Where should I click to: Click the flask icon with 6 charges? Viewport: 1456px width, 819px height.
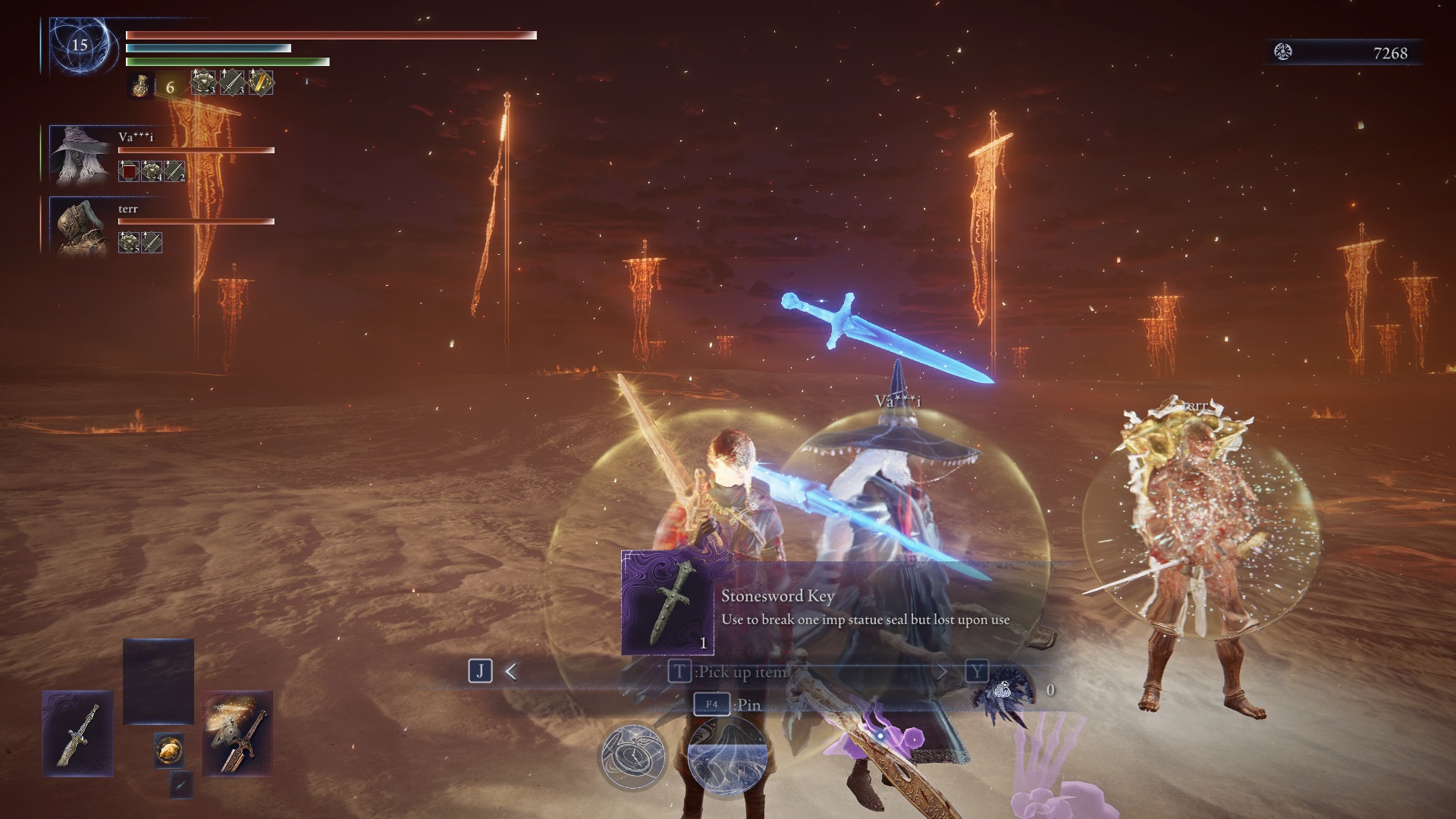tap(140, 86)
